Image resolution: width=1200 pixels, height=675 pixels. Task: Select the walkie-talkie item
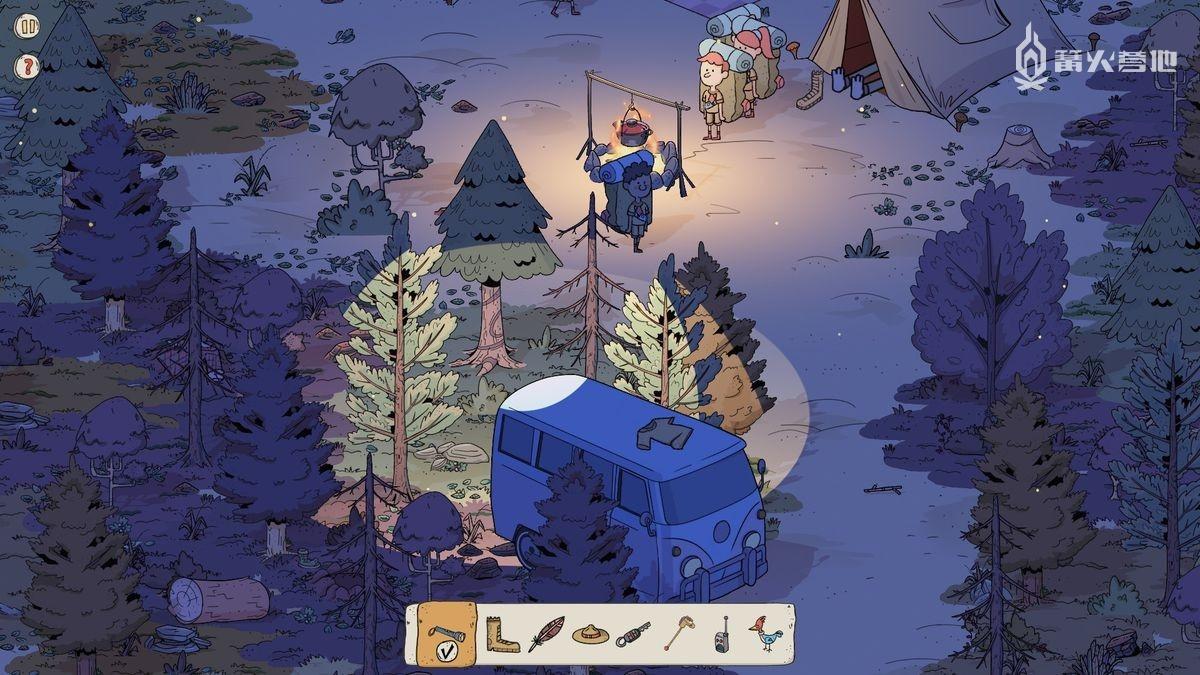tap(721, 634)
